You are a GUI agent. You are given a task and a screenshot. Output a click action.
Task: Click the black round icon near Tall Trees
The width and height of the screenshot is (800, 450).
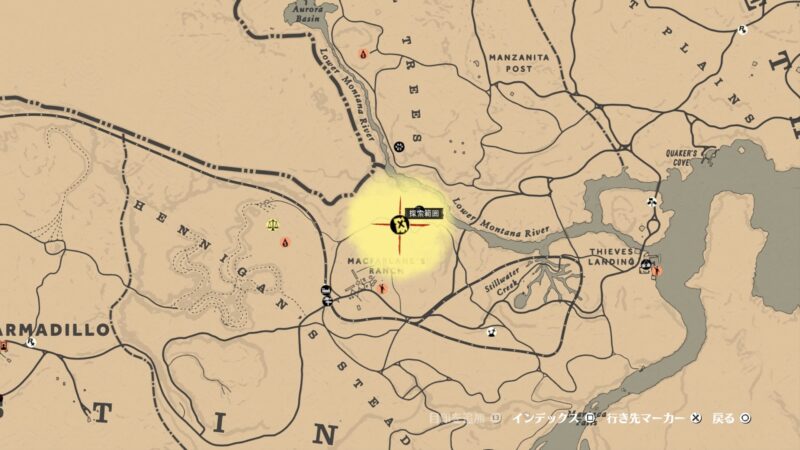pyautogui.click(x=399, y=146)
